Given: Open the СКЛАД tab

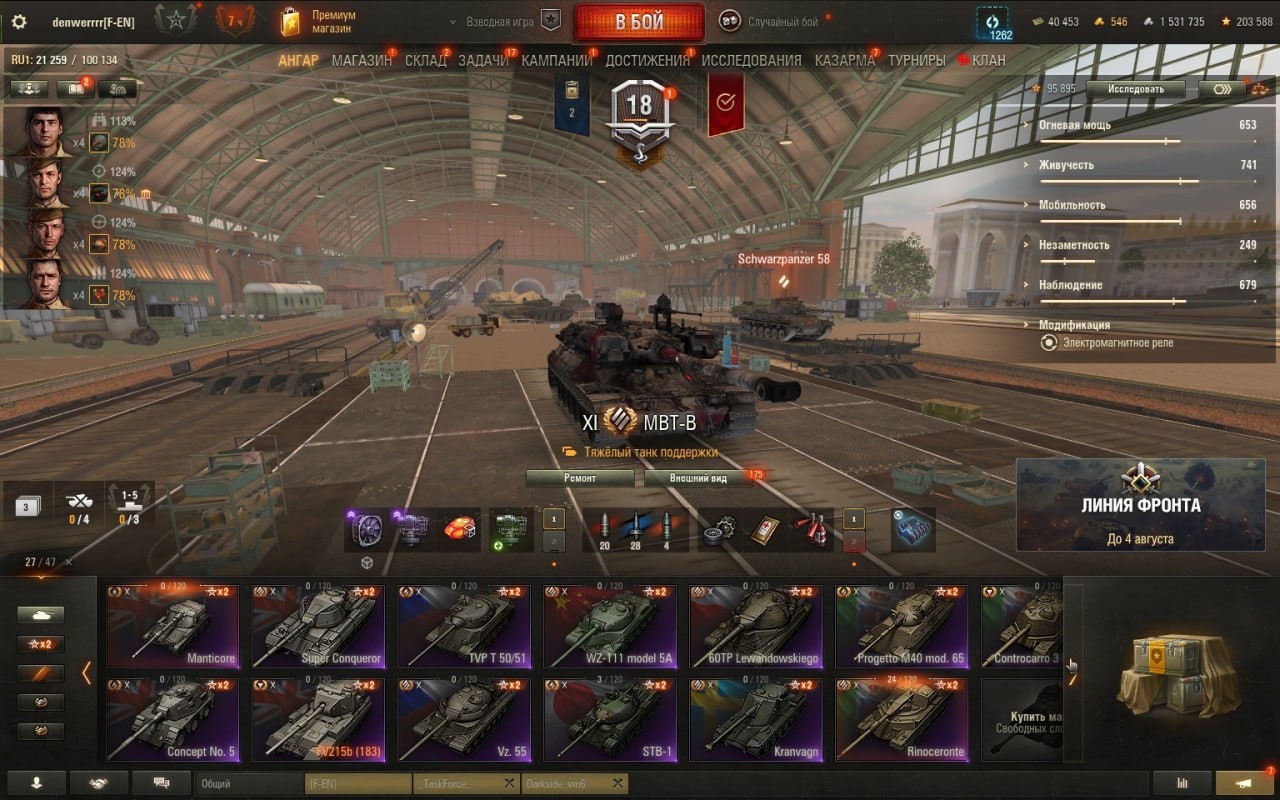Looking at the screenshot, I should [425, 60].
